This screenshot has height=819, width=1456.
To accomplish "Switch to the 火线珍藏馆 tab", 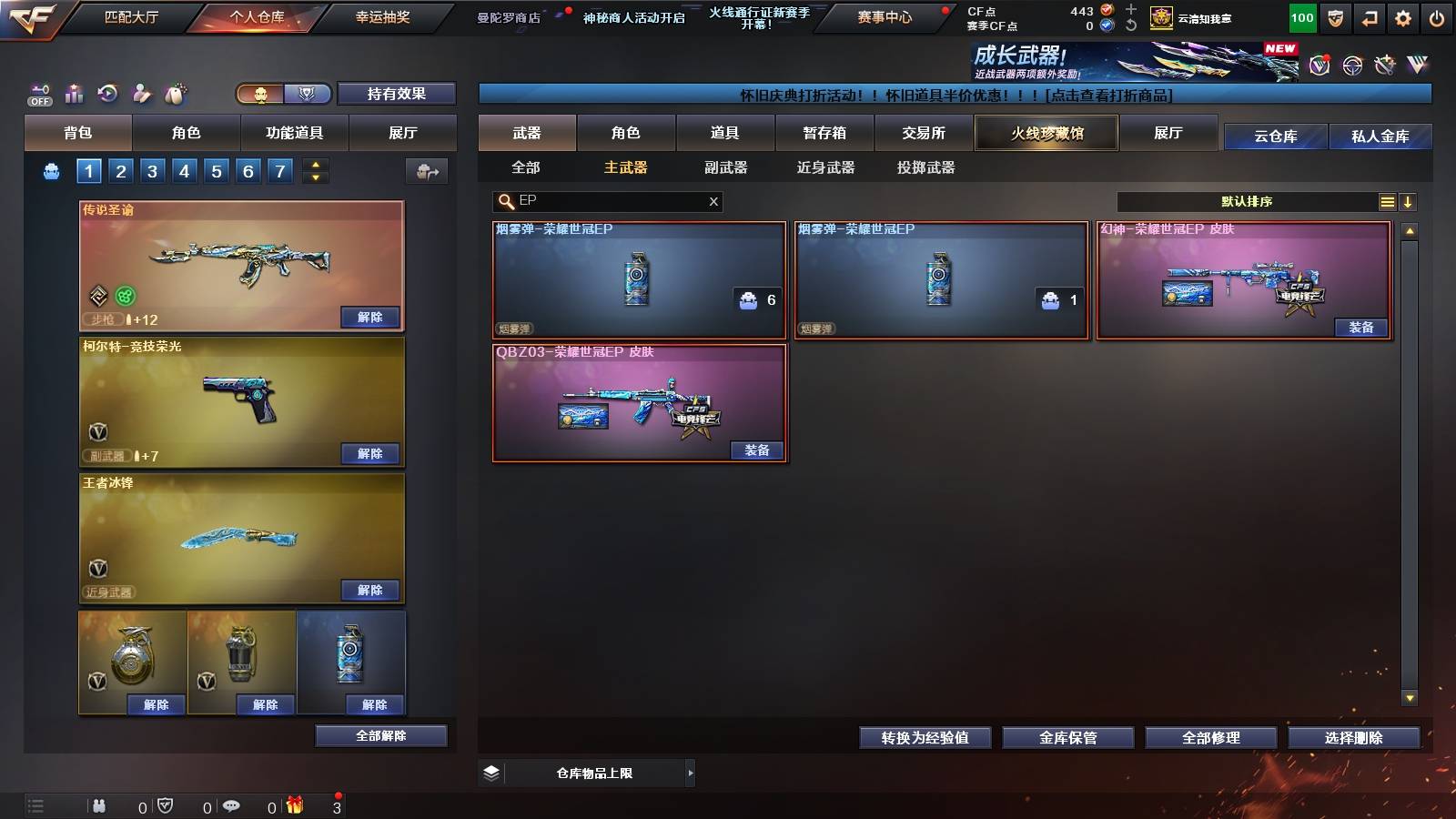I will pos(1046,133).
